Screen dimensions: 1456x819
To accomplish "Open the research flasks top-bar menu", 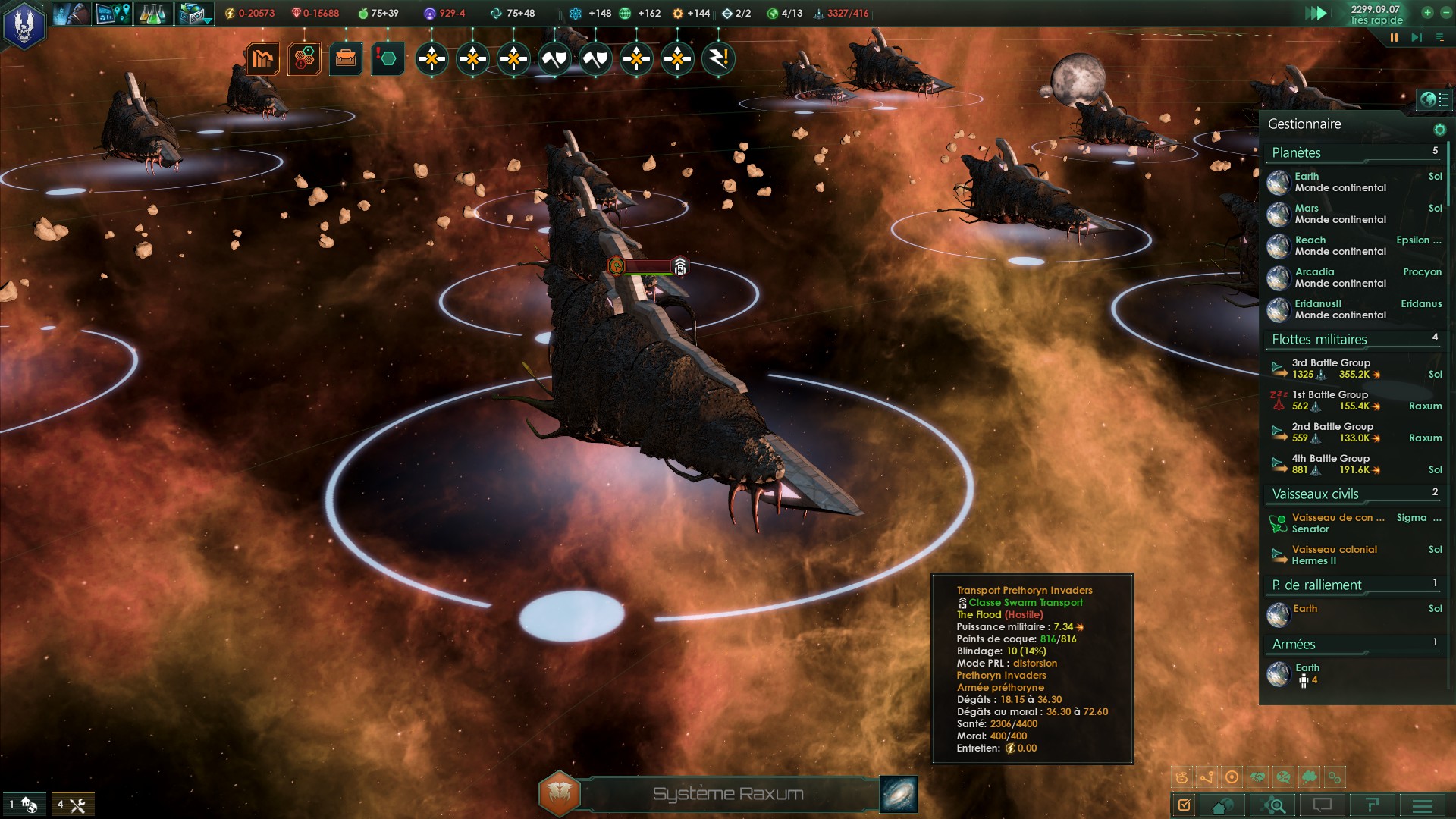I will pos(152,13).
